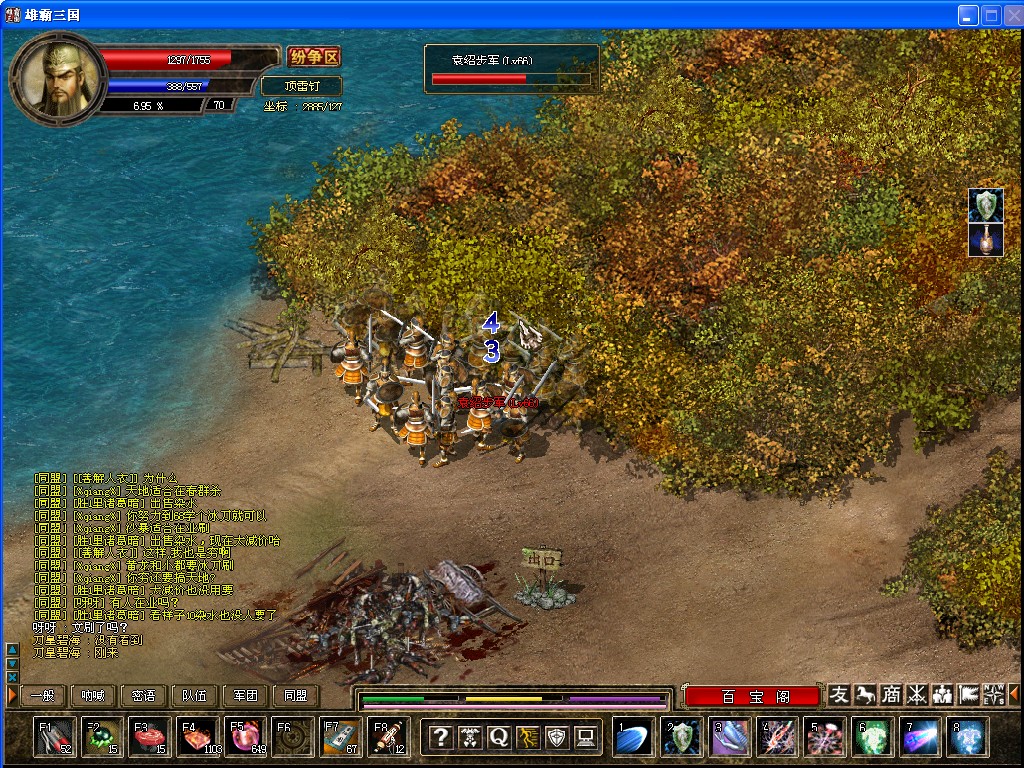Viewport: 1024px width, 768px height.
Task: Open the 百宝阁 treasure shop
Action: coord(752,696)
